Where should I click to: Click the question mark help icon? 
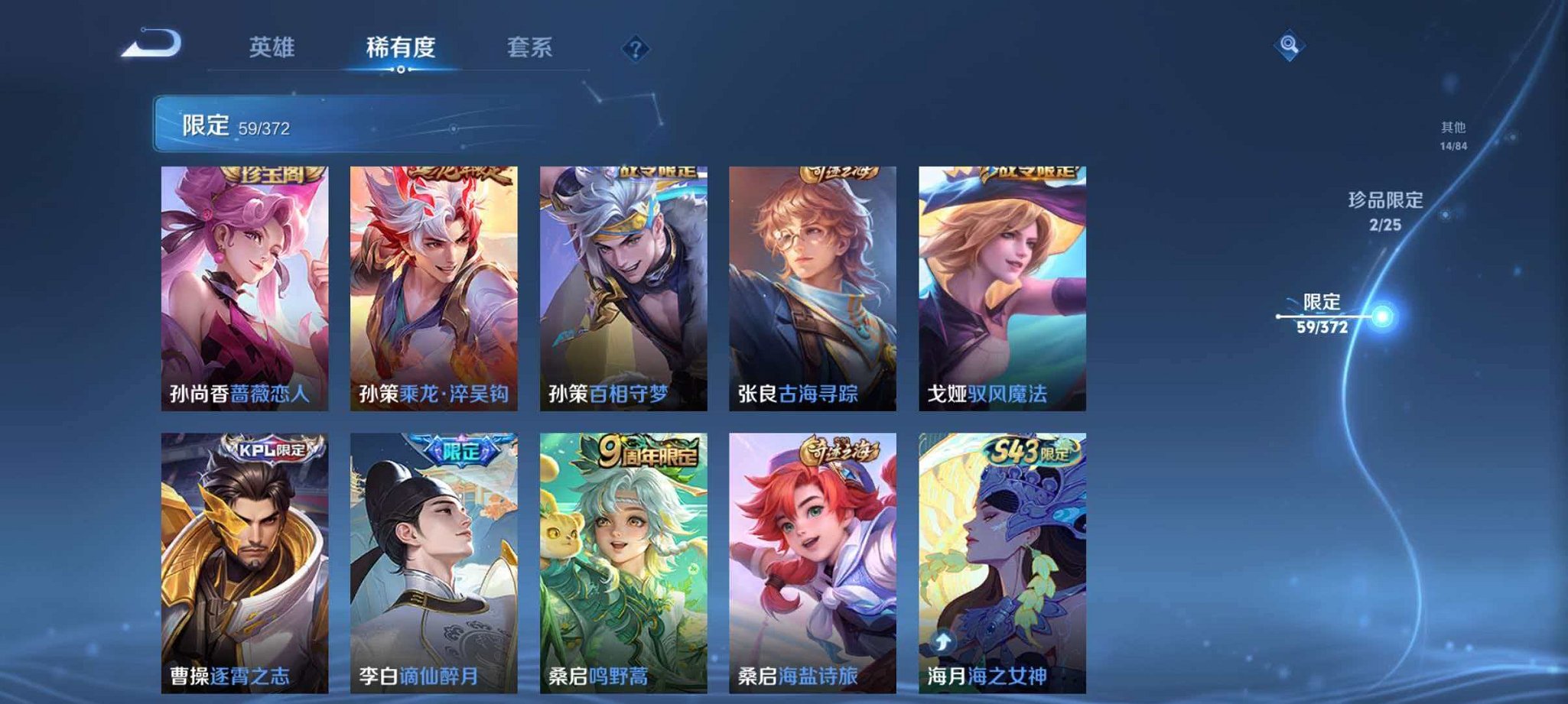pyautogui.click(x=633, y=50)
